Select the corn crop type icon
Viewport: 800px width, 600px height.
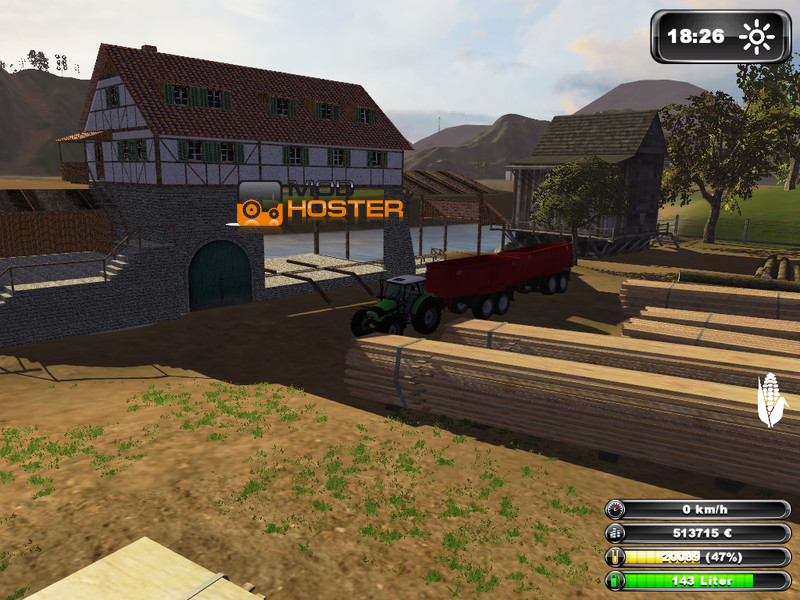tap(770, 399)
